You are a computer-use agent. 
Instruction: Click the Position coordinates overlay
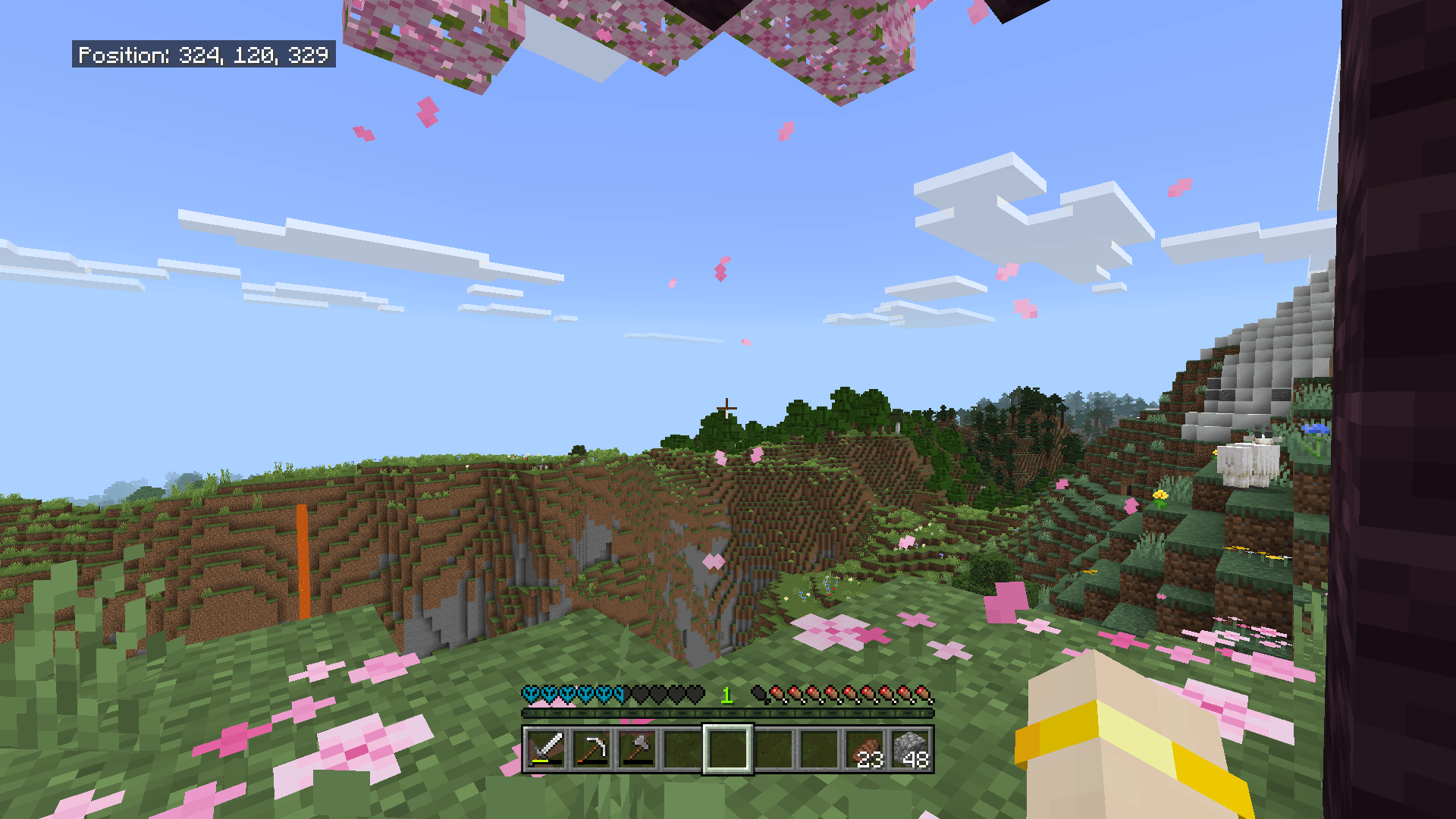203,55
